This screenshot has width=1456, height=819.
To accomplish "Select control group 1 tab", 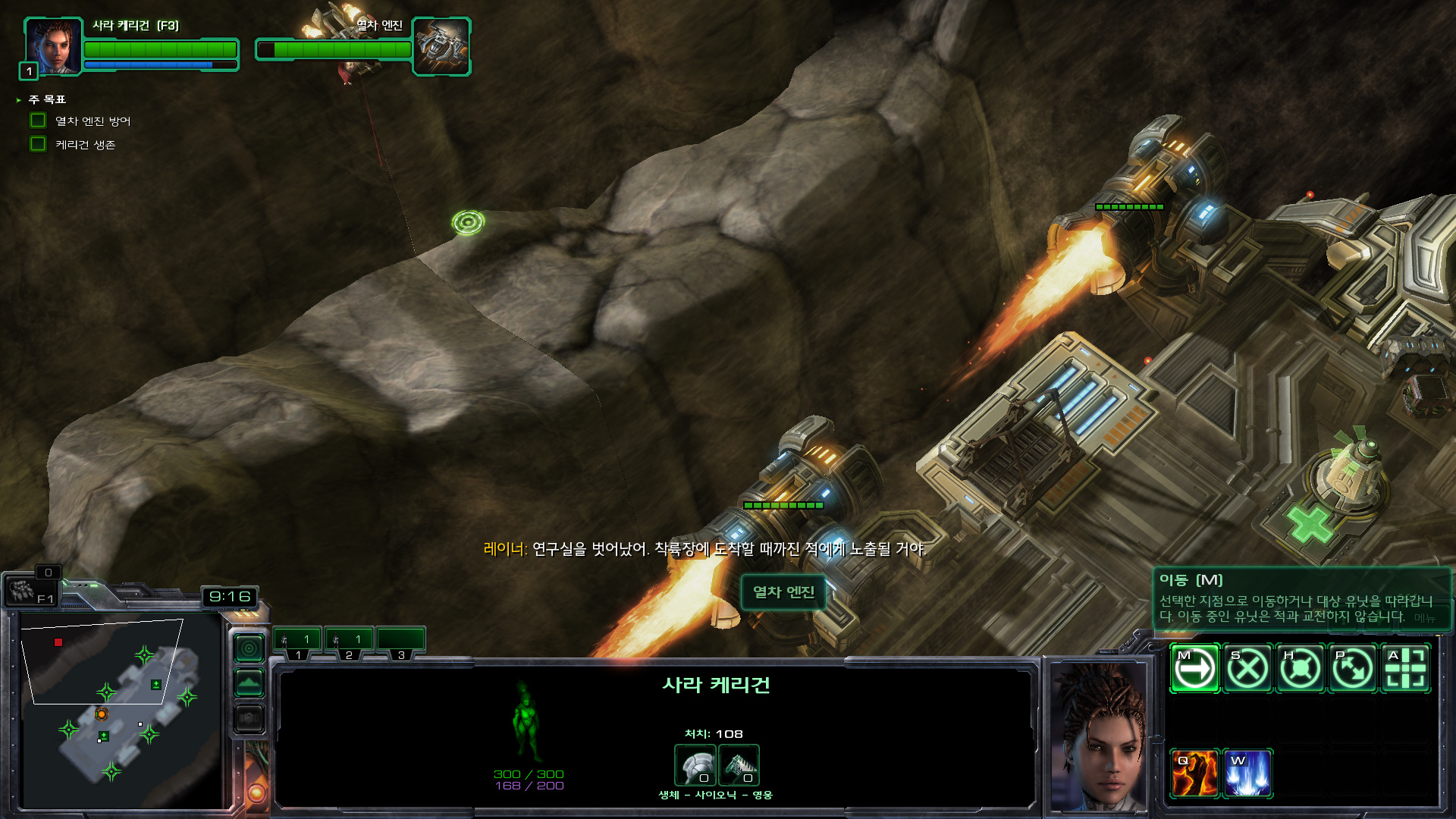I will click(297, 642).
